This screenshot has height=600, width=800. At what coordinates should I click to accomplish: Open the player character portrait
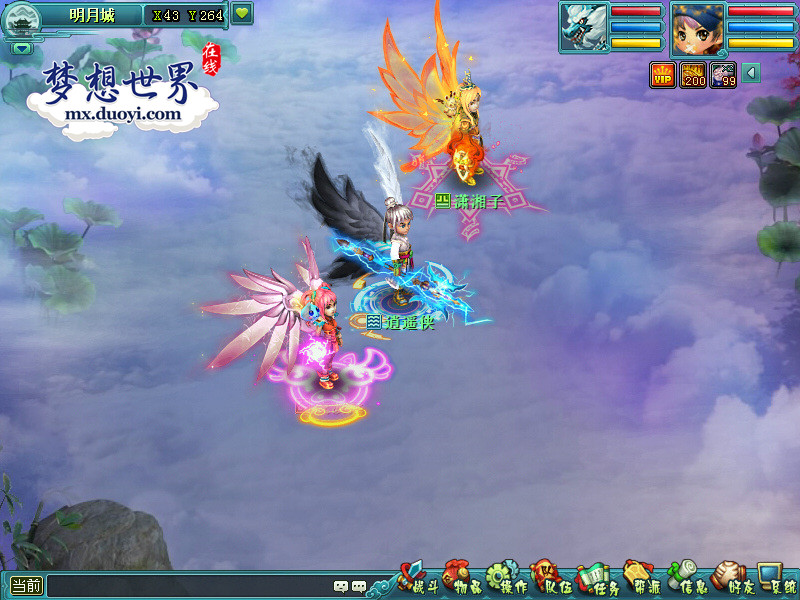click(697, 27)
